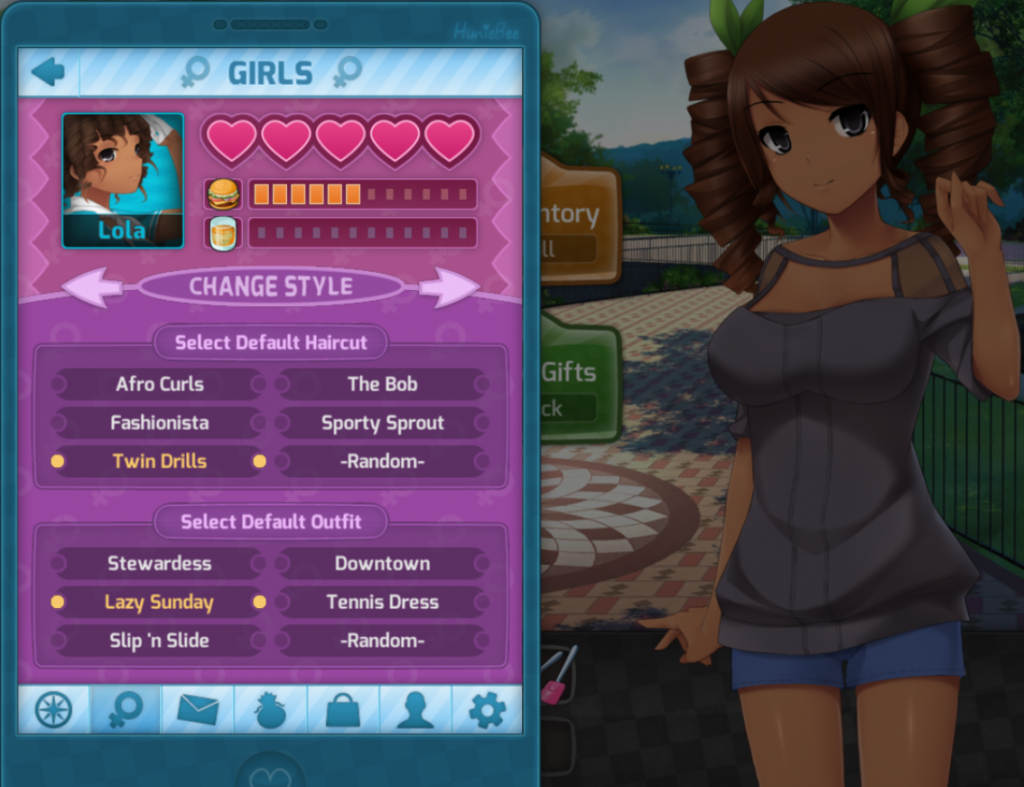Viewport: 1024px width, 787px height.
Task: Select the Lazy Sunday outfit
Action: (x=159, y=602)
